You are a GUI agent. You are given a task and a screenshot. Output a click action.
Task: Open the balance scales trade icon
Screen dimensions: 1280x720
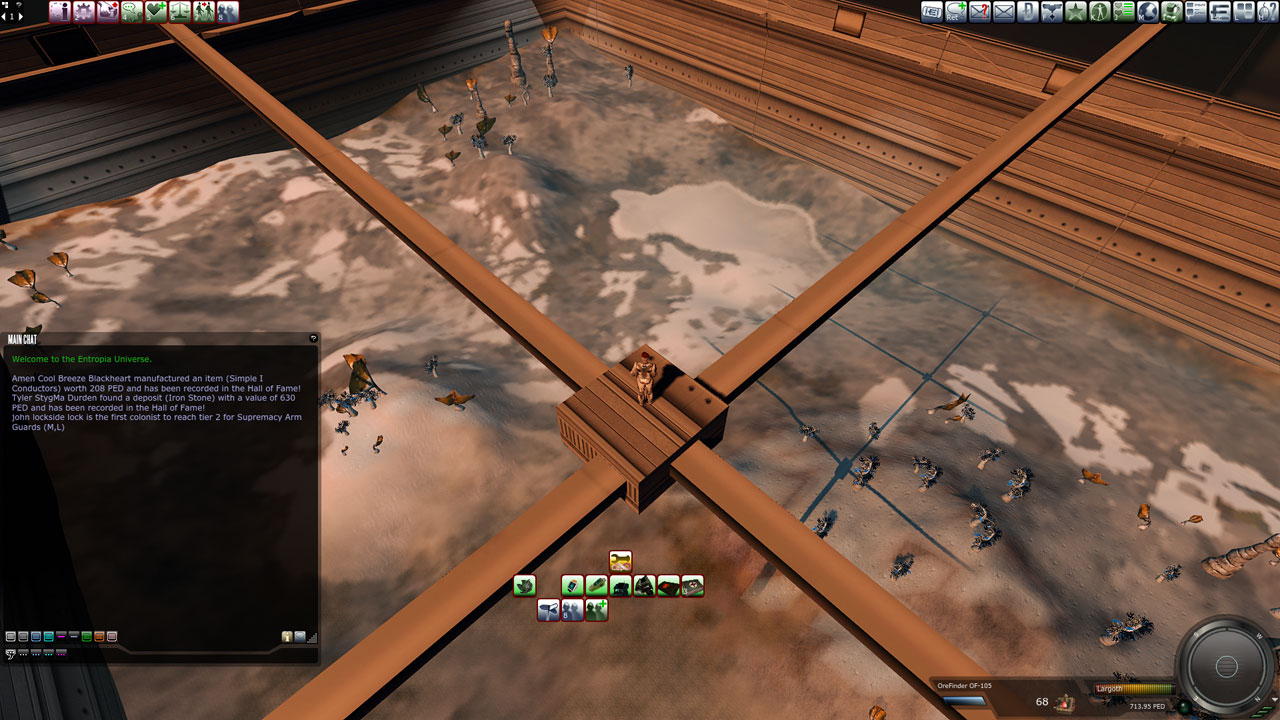pyautogui.click(x=180, y=12)
